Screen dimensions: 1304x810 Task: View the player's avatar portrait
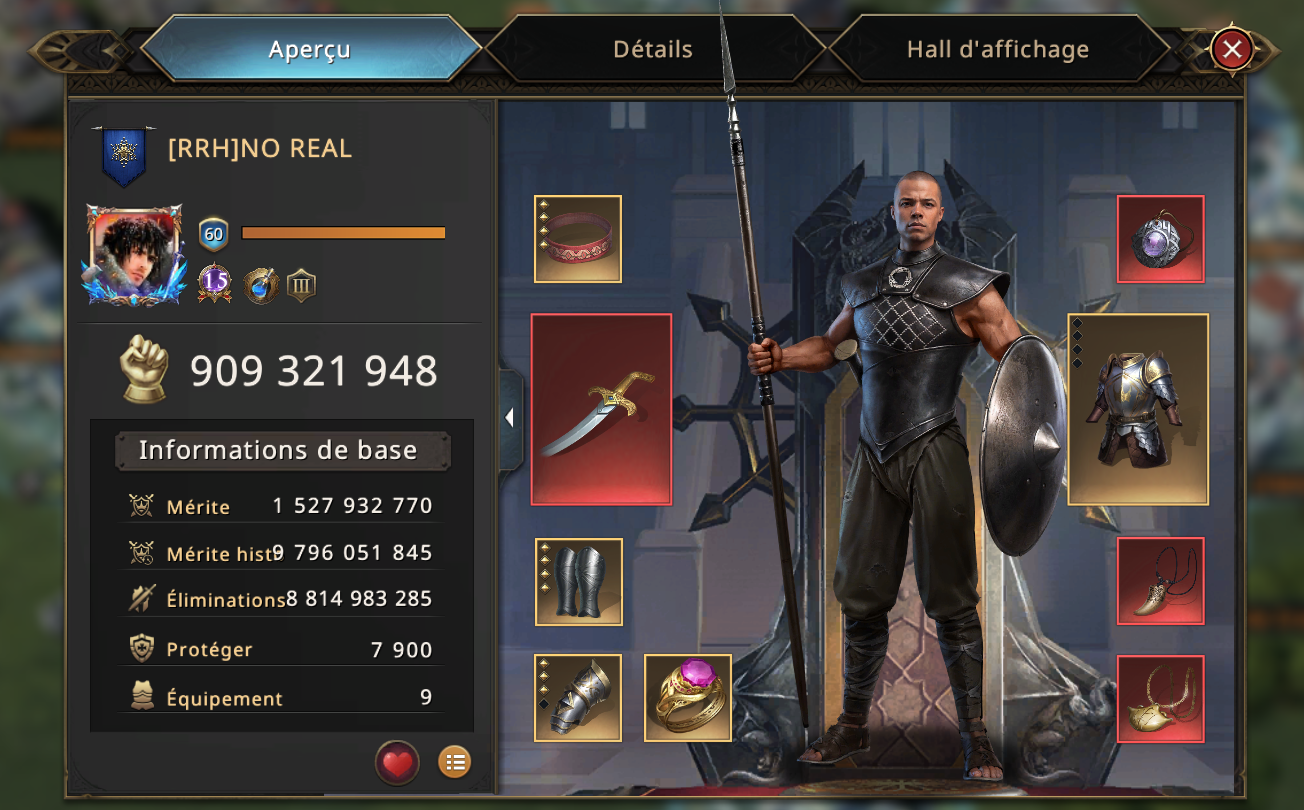[x=135, y=254]
